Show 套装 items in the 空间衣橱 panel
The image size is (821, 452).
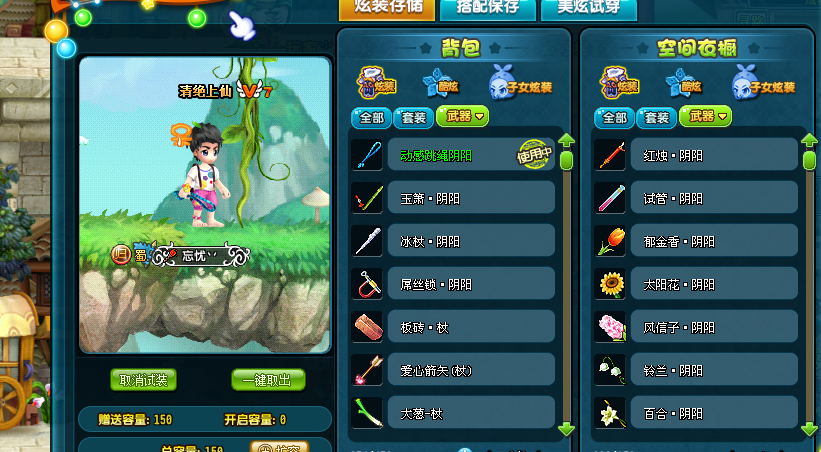(x=657, y=117)
